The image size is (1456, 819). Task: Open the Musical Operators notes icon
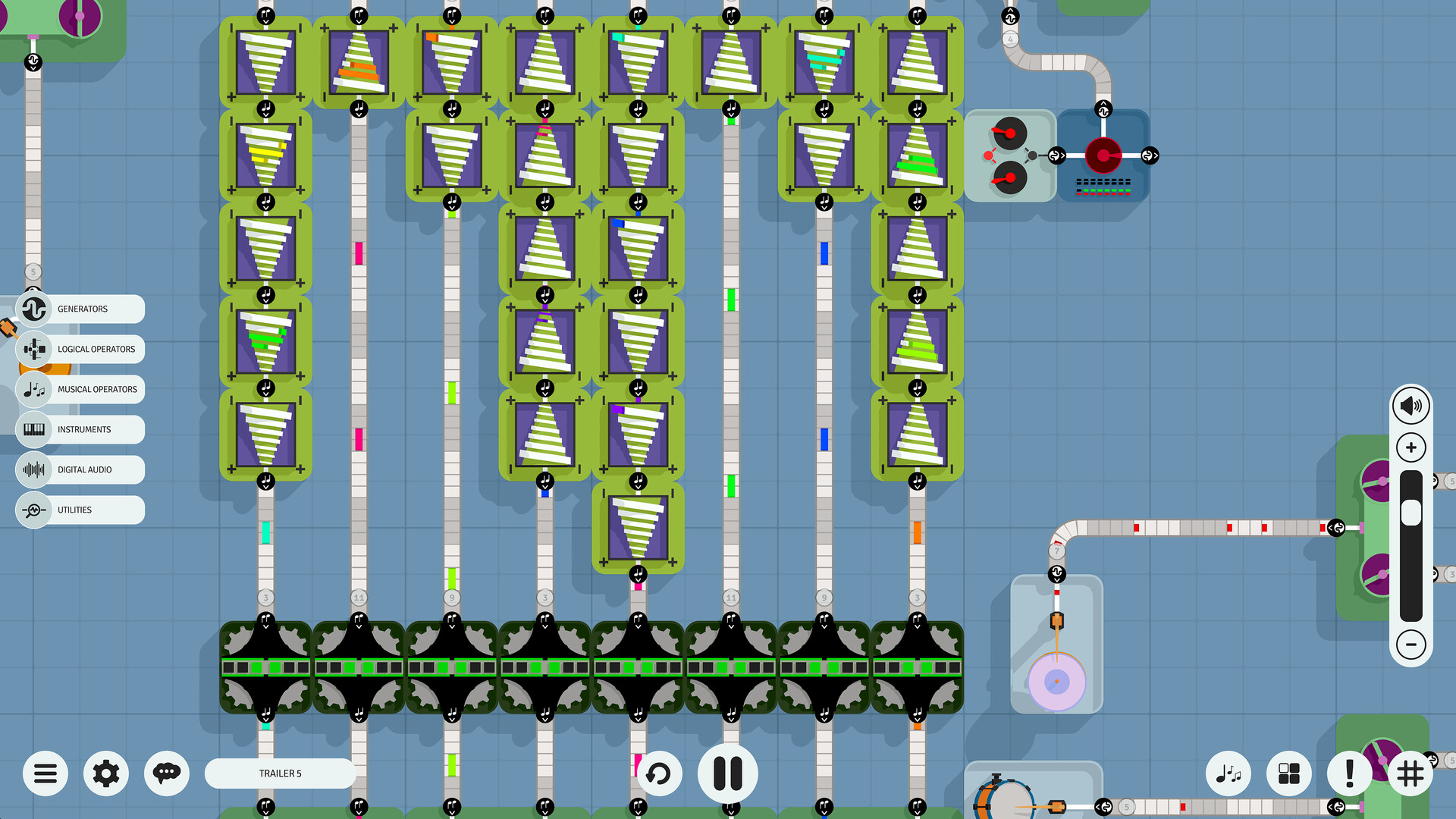(34, 389)
